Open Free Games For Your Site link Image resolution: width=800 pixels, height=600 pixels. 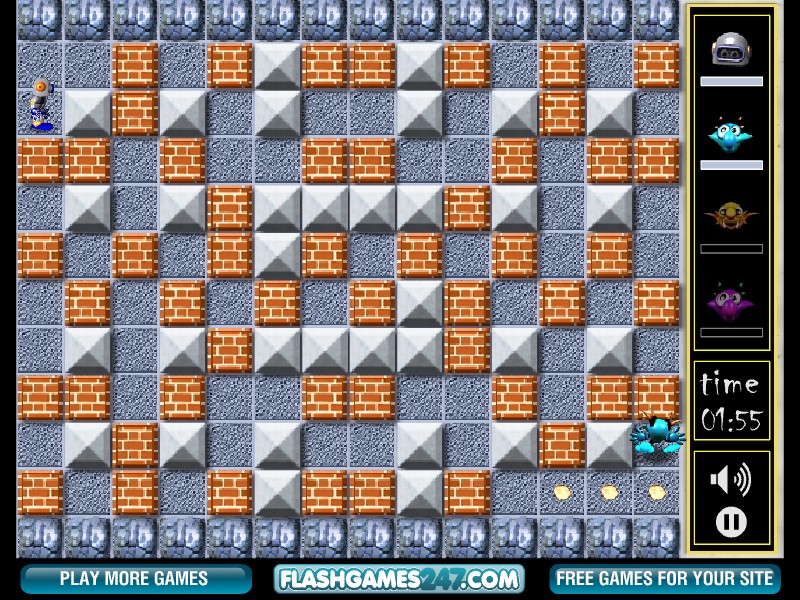(664, 578)
